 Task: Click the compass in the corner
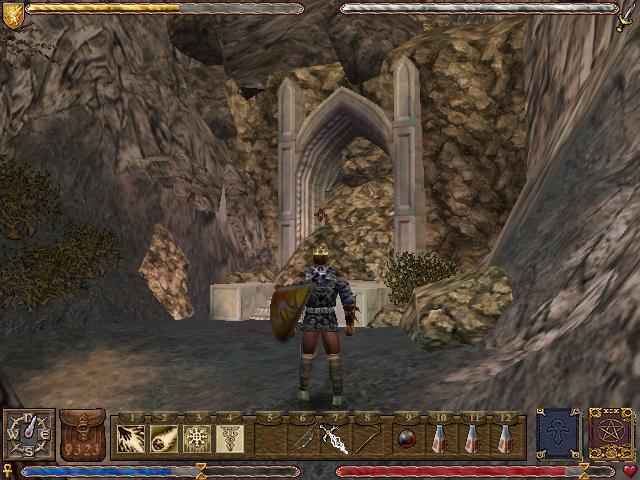tap(28, 434)
